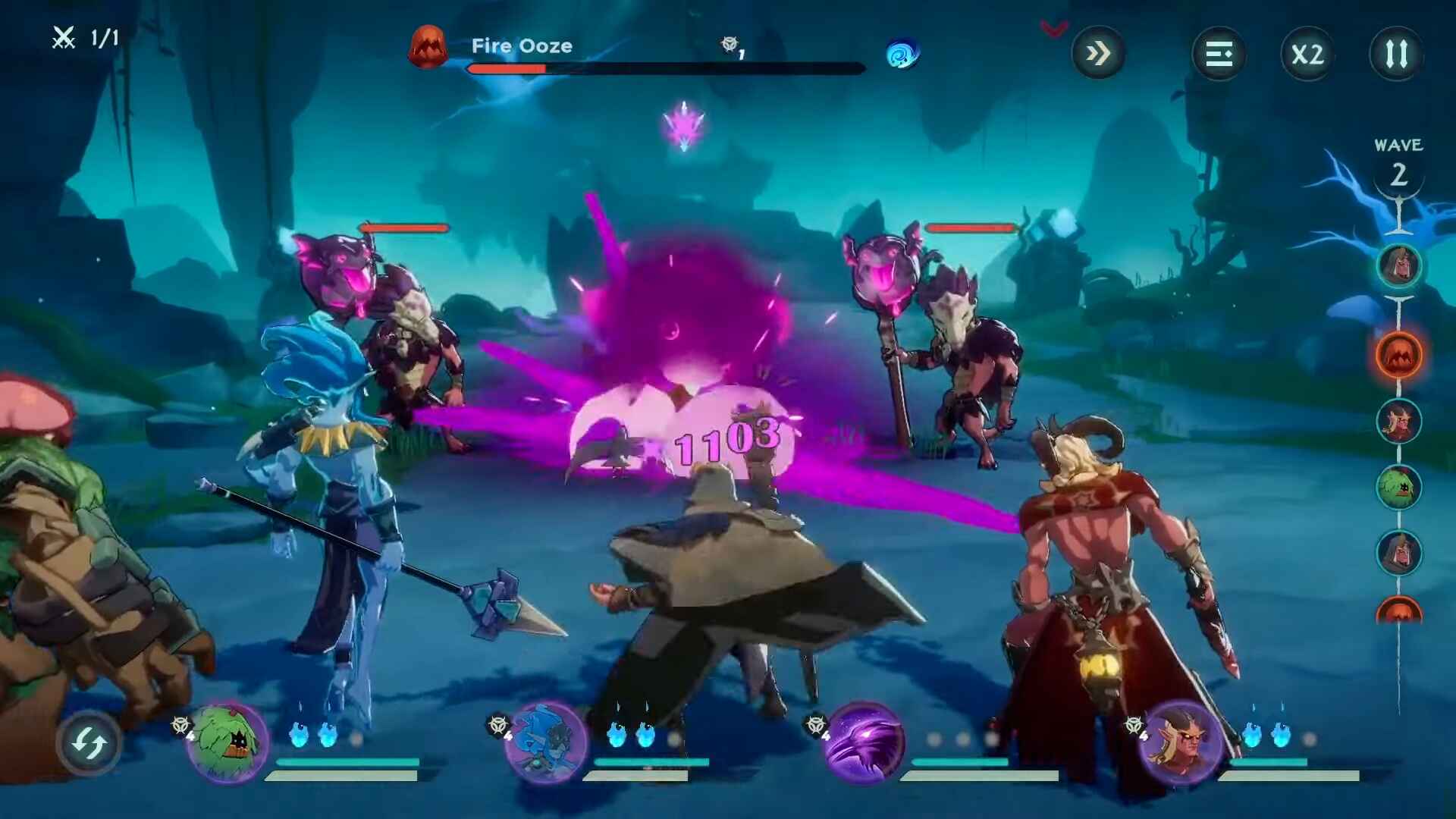Click the double-arrow skip button
Screen dimensions: 1456x819
point(1097,54)
